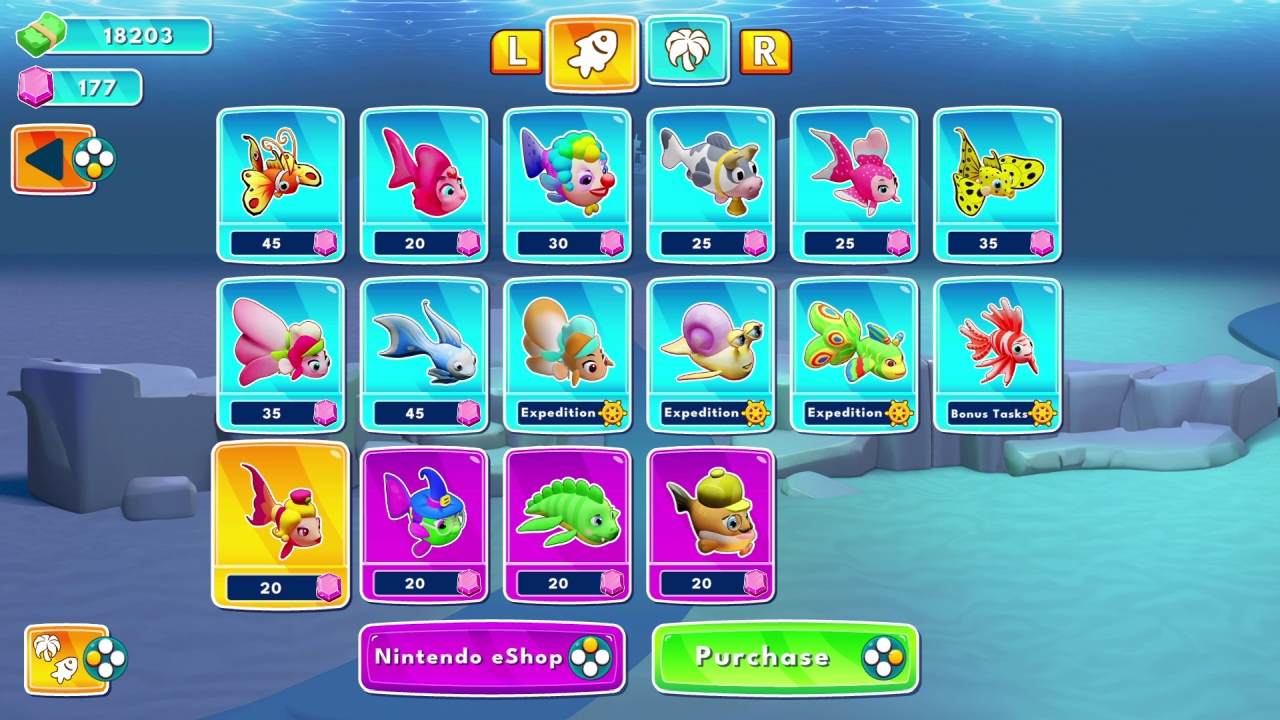Click the ship wheel icon on an Expedition card

tap(614, 411)
